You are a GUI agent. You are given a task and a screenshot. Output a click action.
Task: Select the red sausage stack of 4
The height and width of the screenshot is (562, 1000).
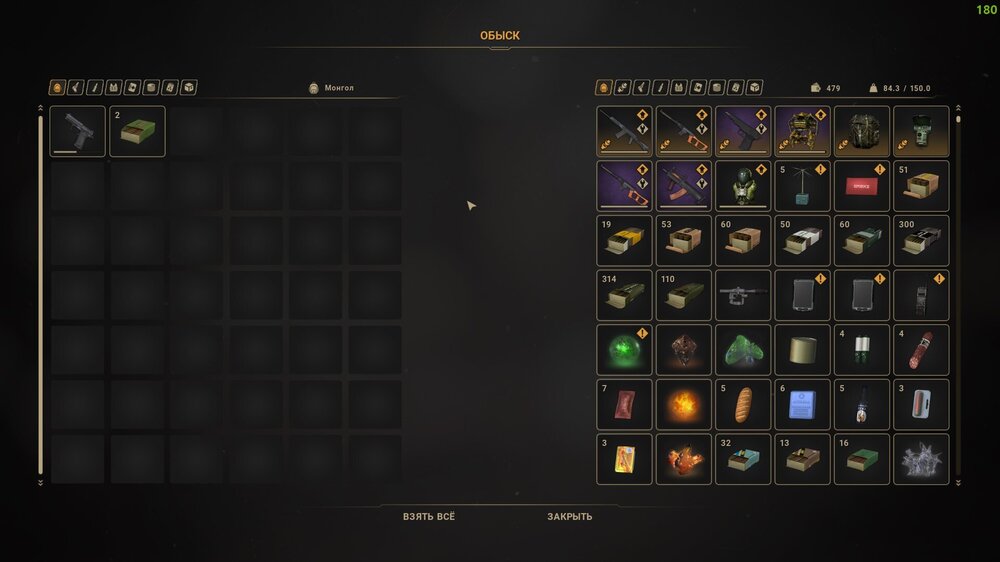921,349
